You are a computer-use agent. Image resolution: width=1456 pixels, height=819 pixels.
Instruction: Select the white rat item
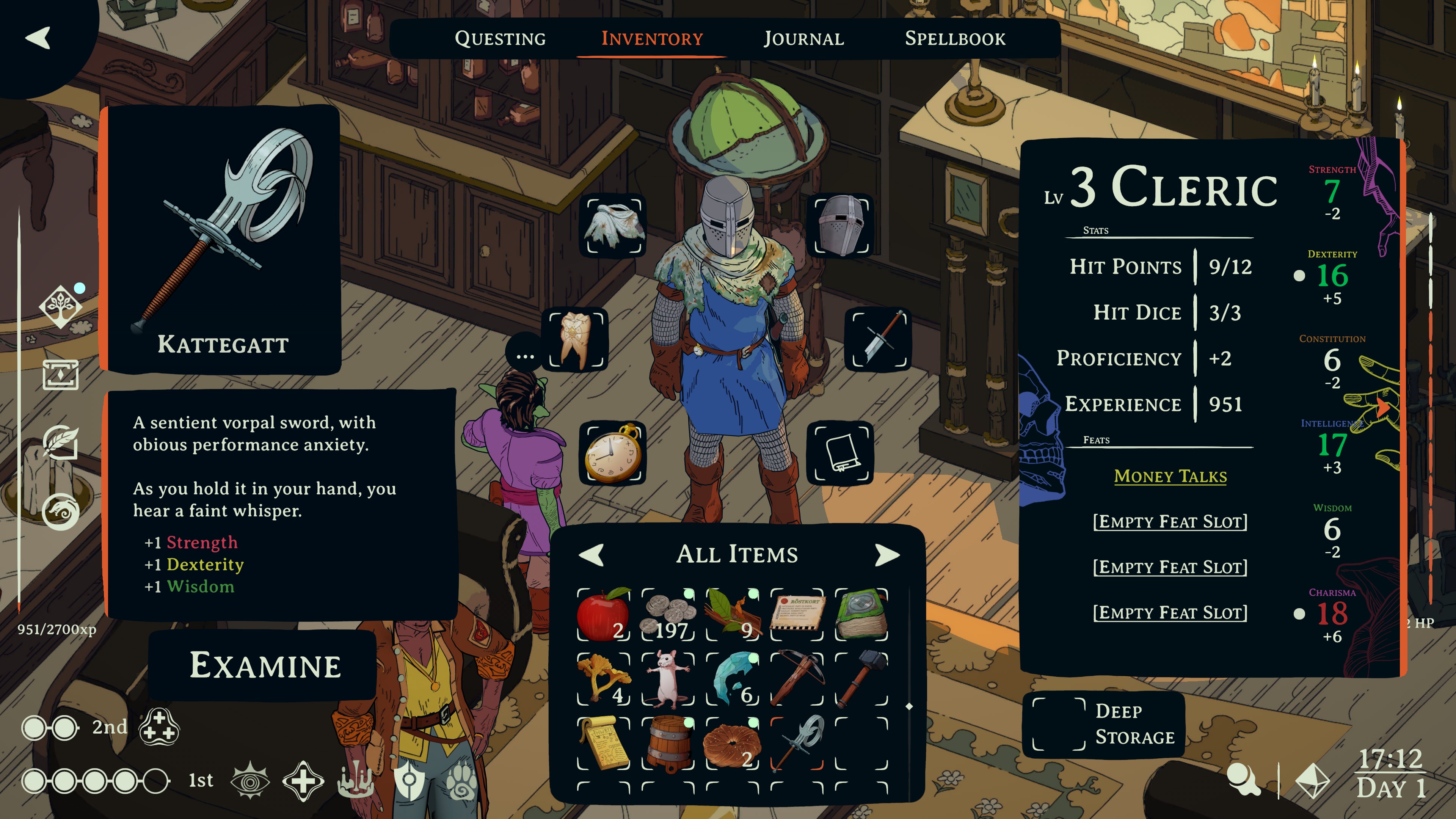(x=668, y=679)
